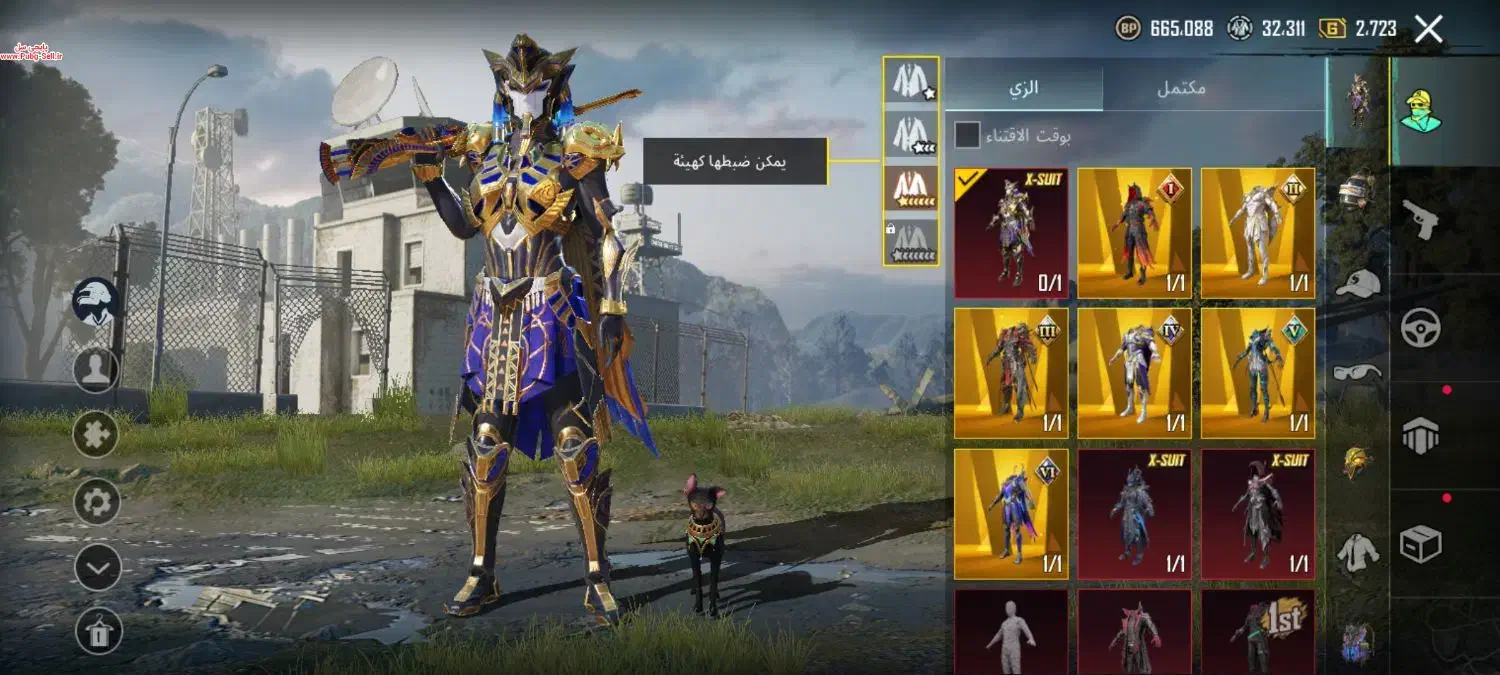Screen dimensions: 1500x675
Task: Open the مكتمل tab
Action: click(x=1181, y=88)
